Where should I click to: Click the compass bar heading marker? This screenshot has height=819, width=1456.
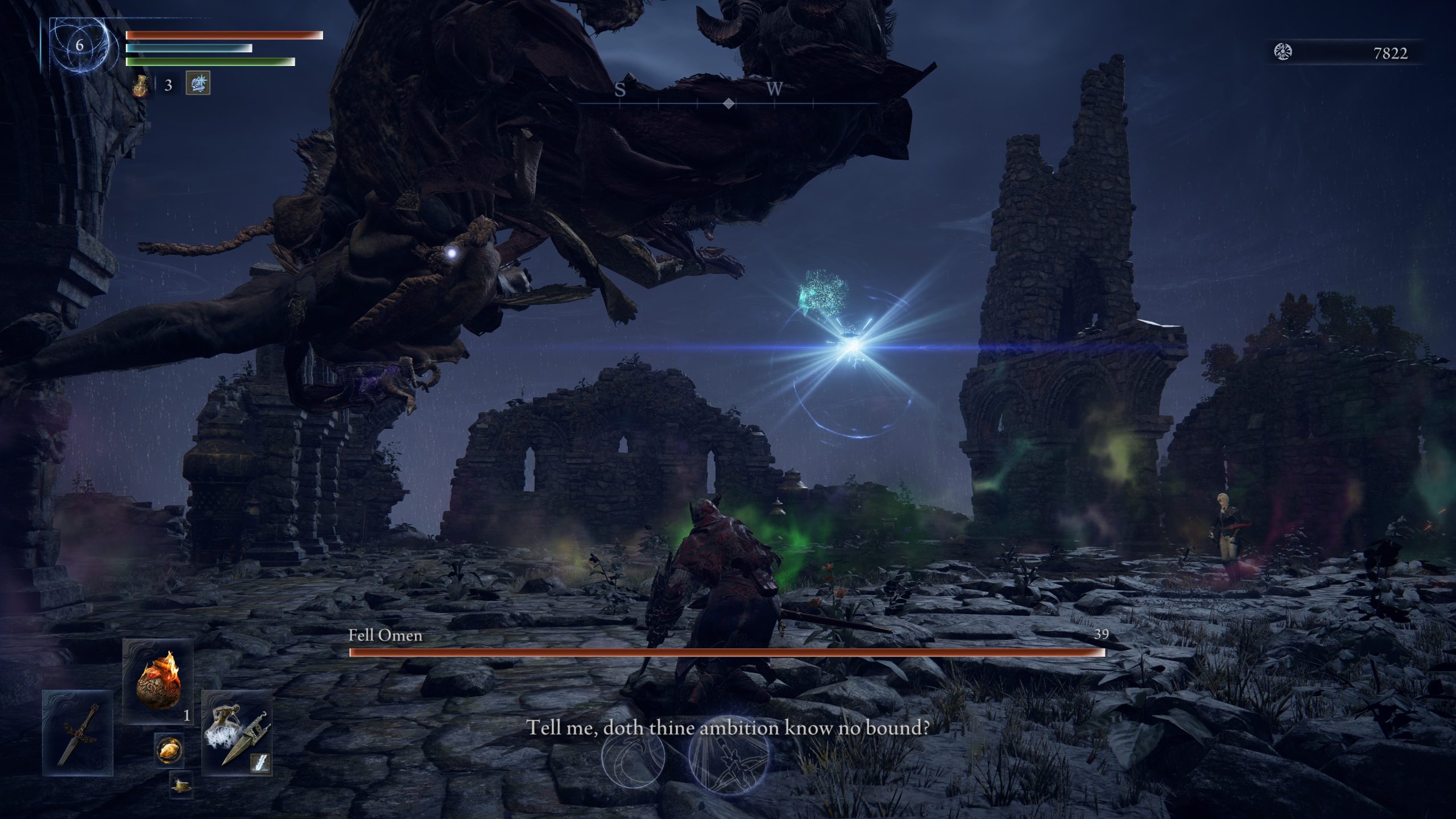click(729, 104)
